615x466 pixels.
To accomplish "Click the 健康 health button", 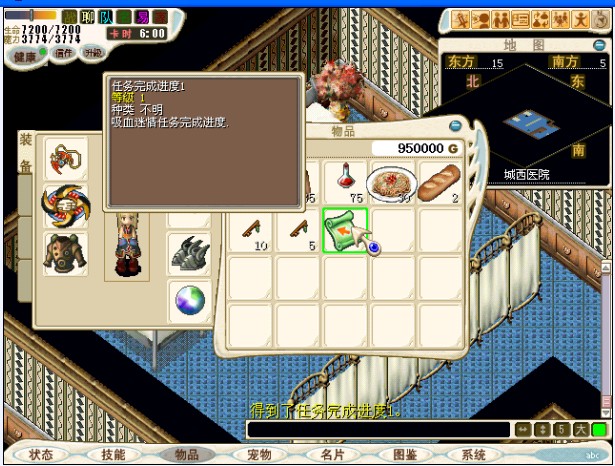I will 26,57.
